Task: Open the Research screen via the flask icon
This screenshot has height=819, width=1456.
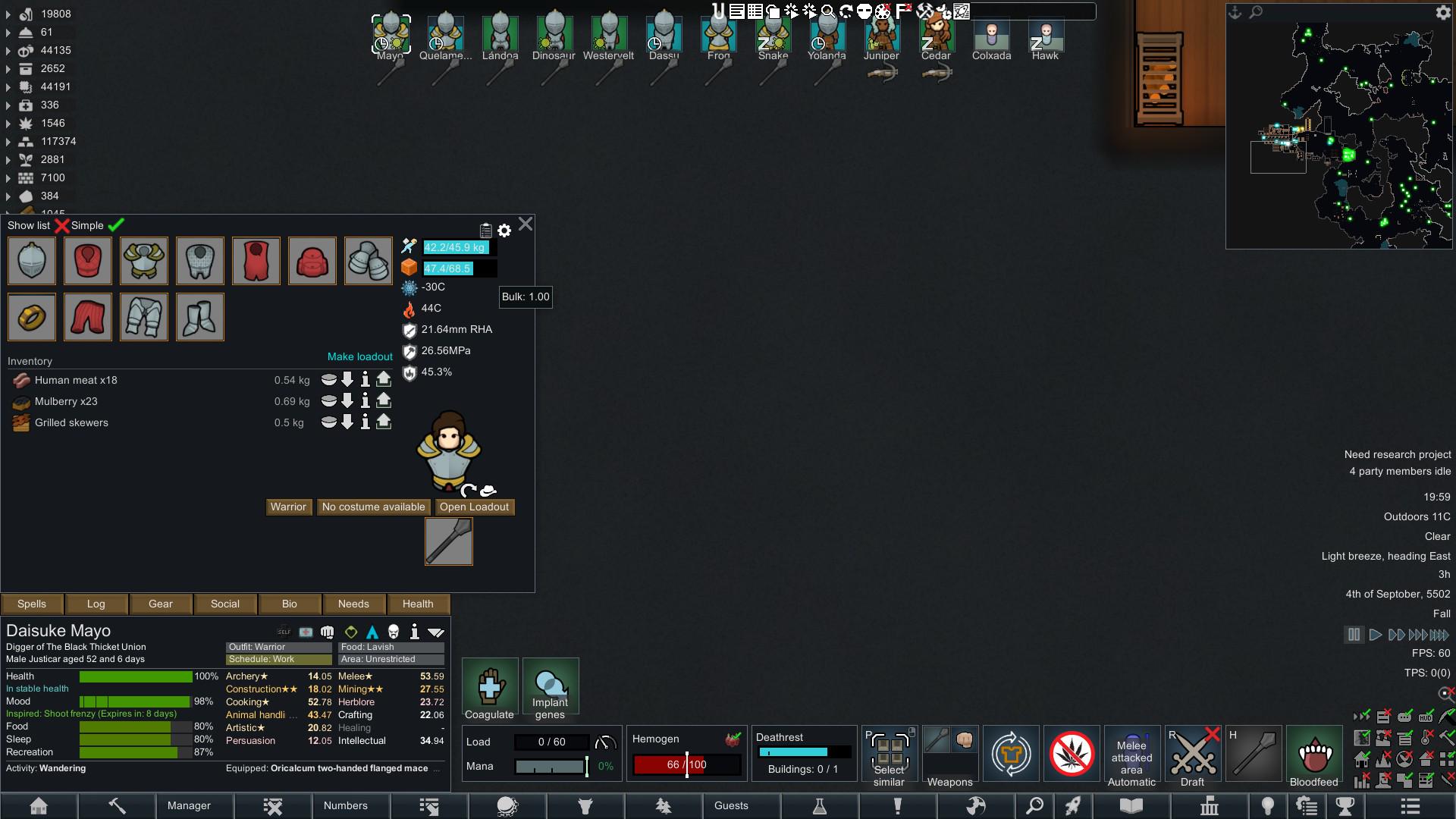Action: point(821,806)
